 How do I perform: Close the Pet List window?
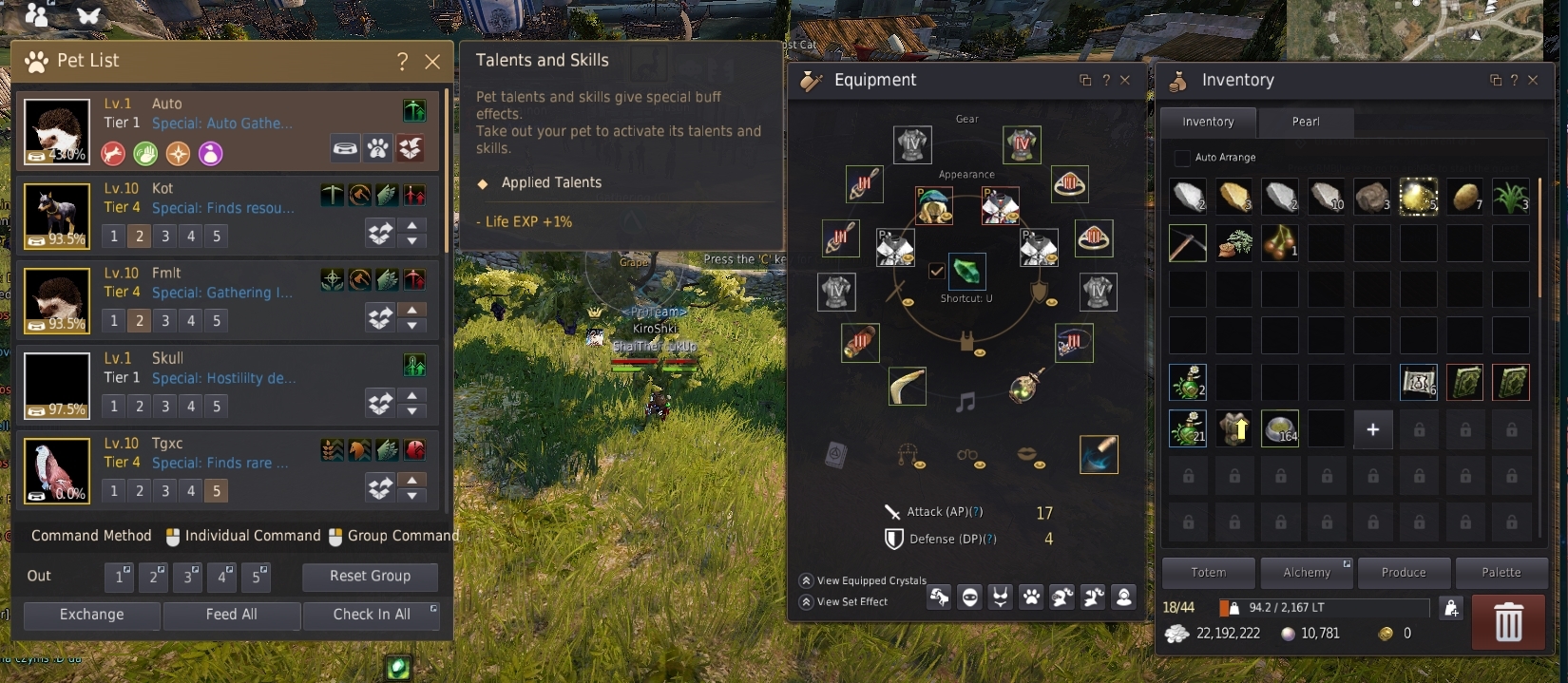432,62
